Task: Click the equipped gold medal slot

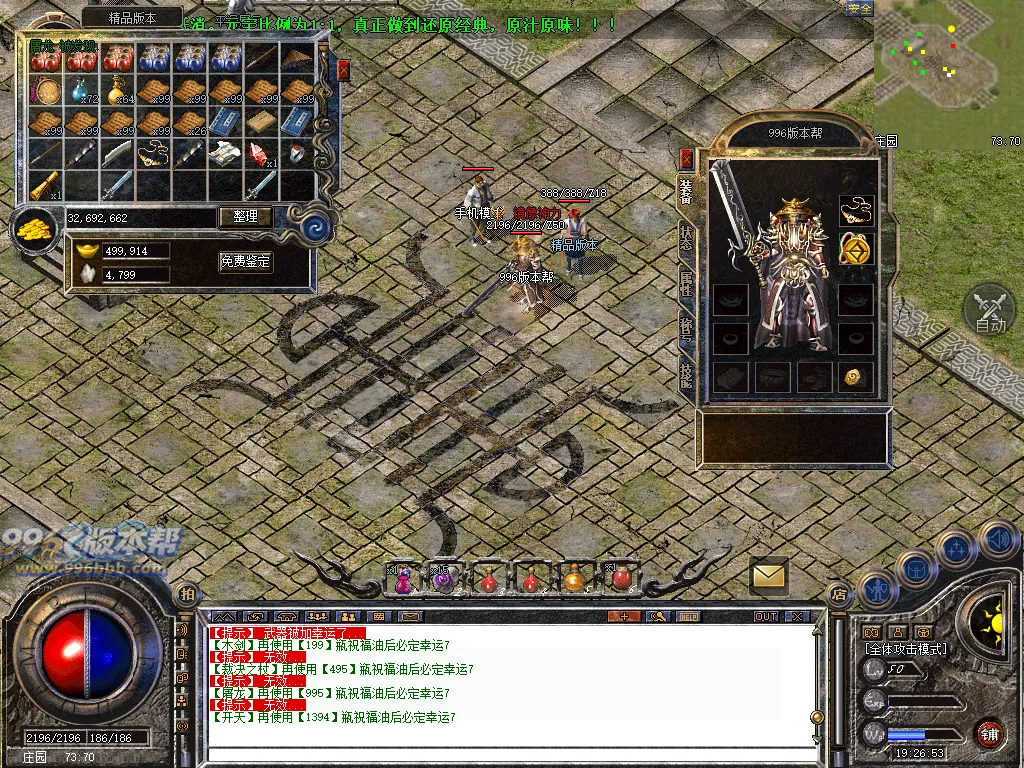Action: click(855, 248)
